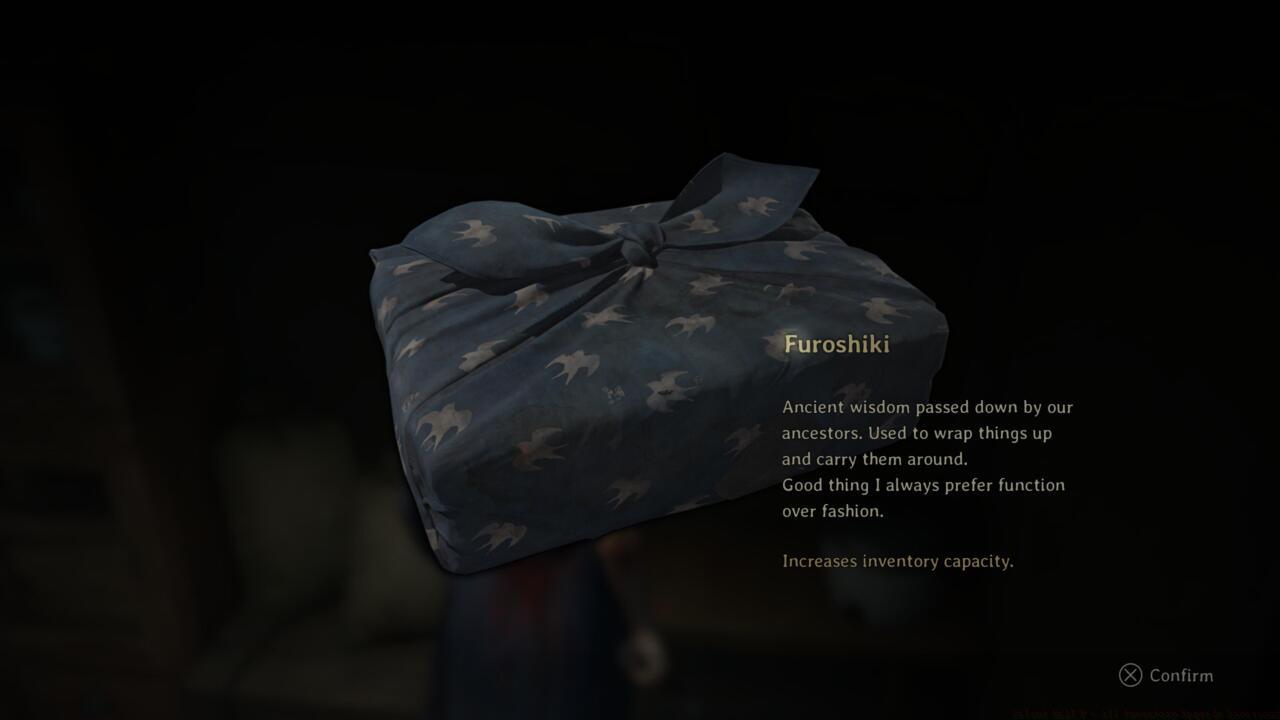Screen dimensions: 1280x720
Task: Click the circled X button icon
Action: [1130, 676]
